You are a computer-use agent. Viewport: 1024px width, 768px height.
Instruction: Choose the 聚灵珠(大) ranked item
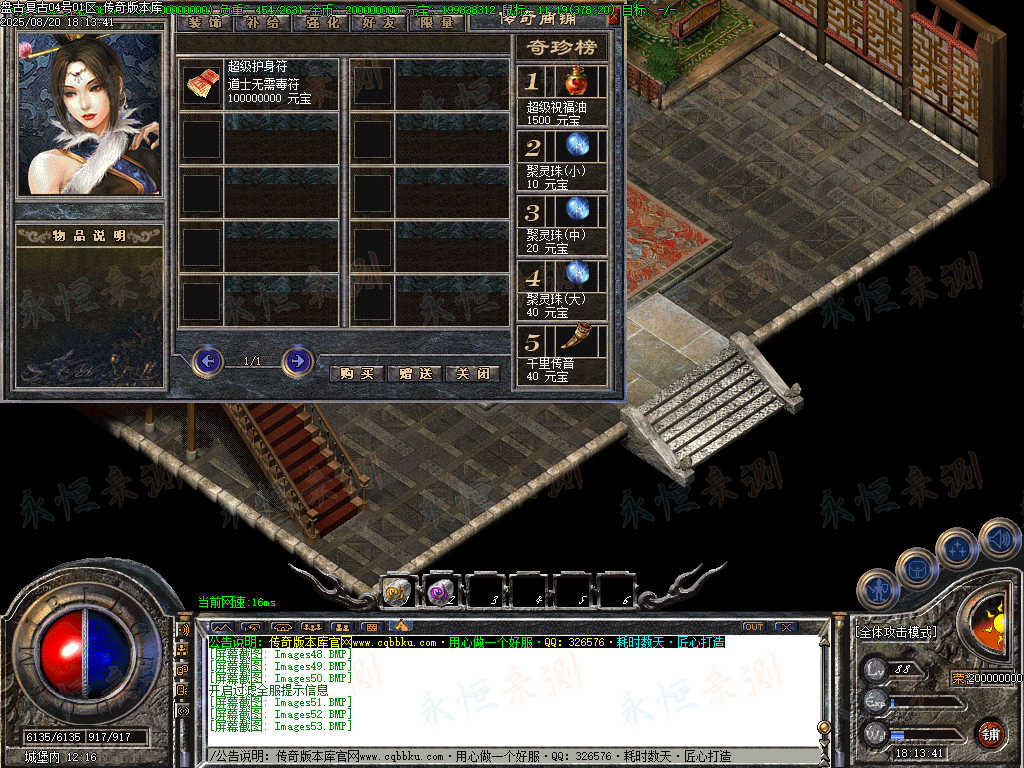pyautogui.click(x=575, y=275)
